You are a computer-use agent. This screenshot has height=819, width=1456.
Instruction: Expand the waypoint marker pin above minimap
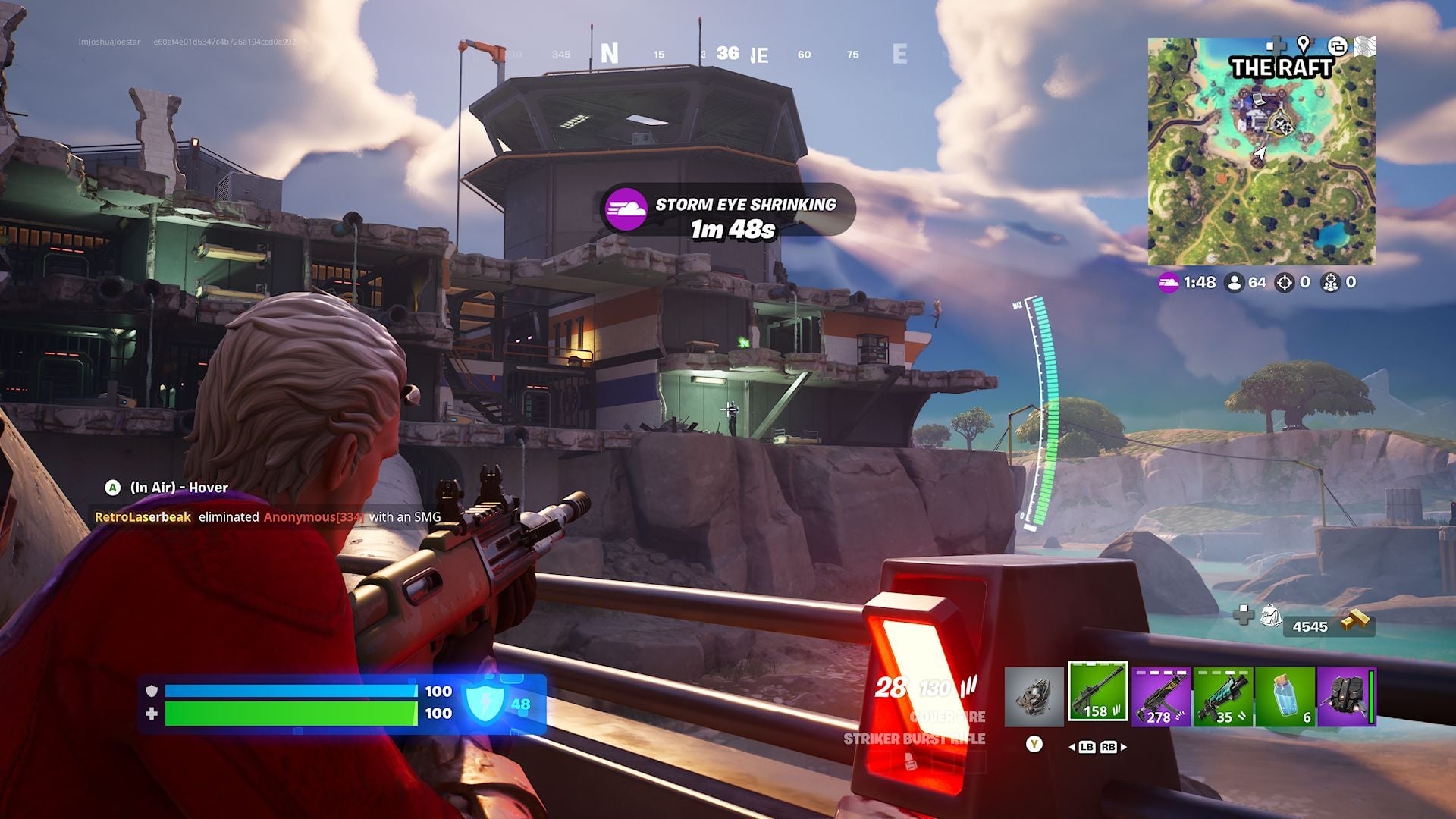[1303, 43]
